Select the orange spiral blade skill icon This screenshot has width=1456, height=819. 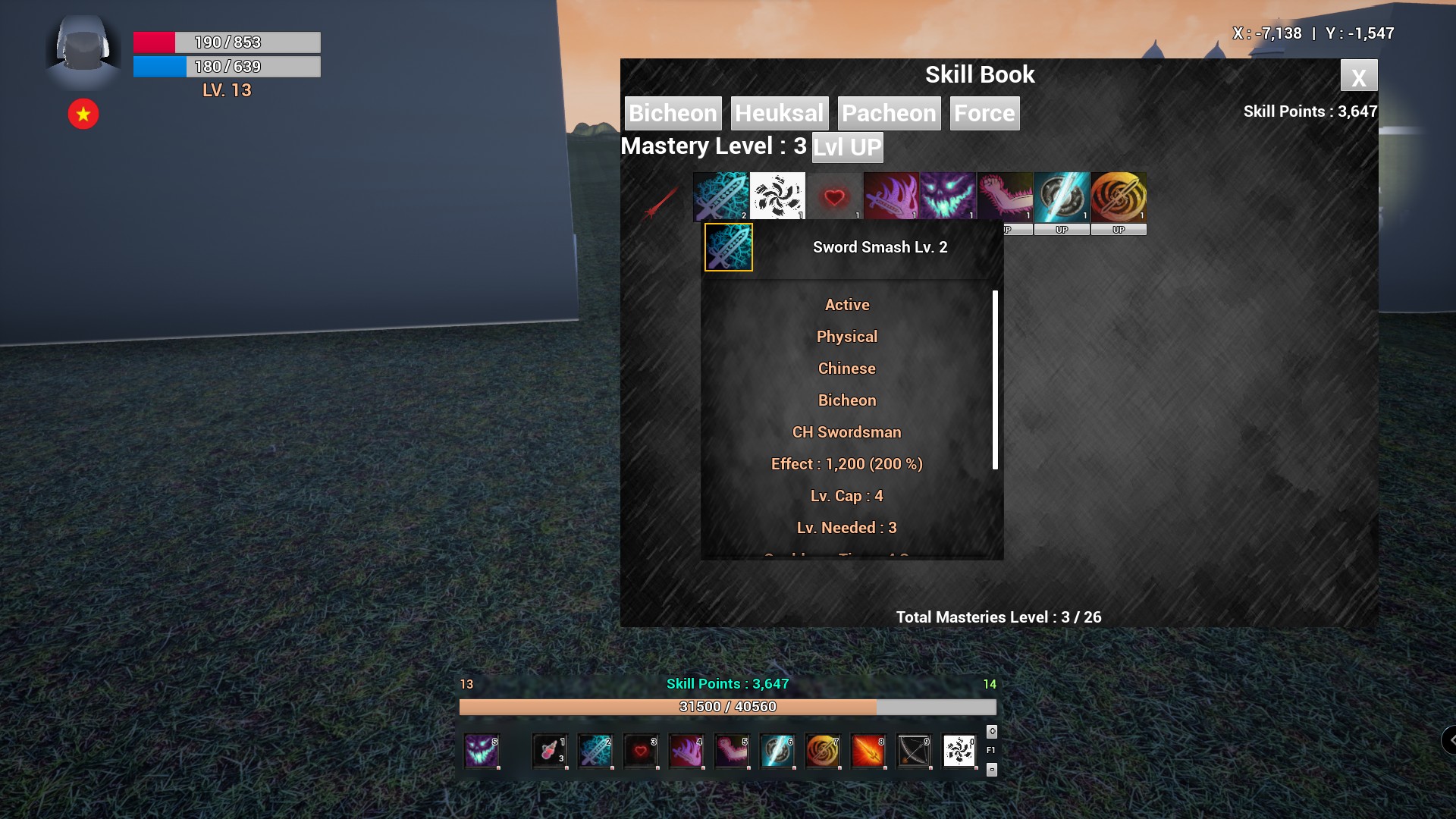[1119, 196]
